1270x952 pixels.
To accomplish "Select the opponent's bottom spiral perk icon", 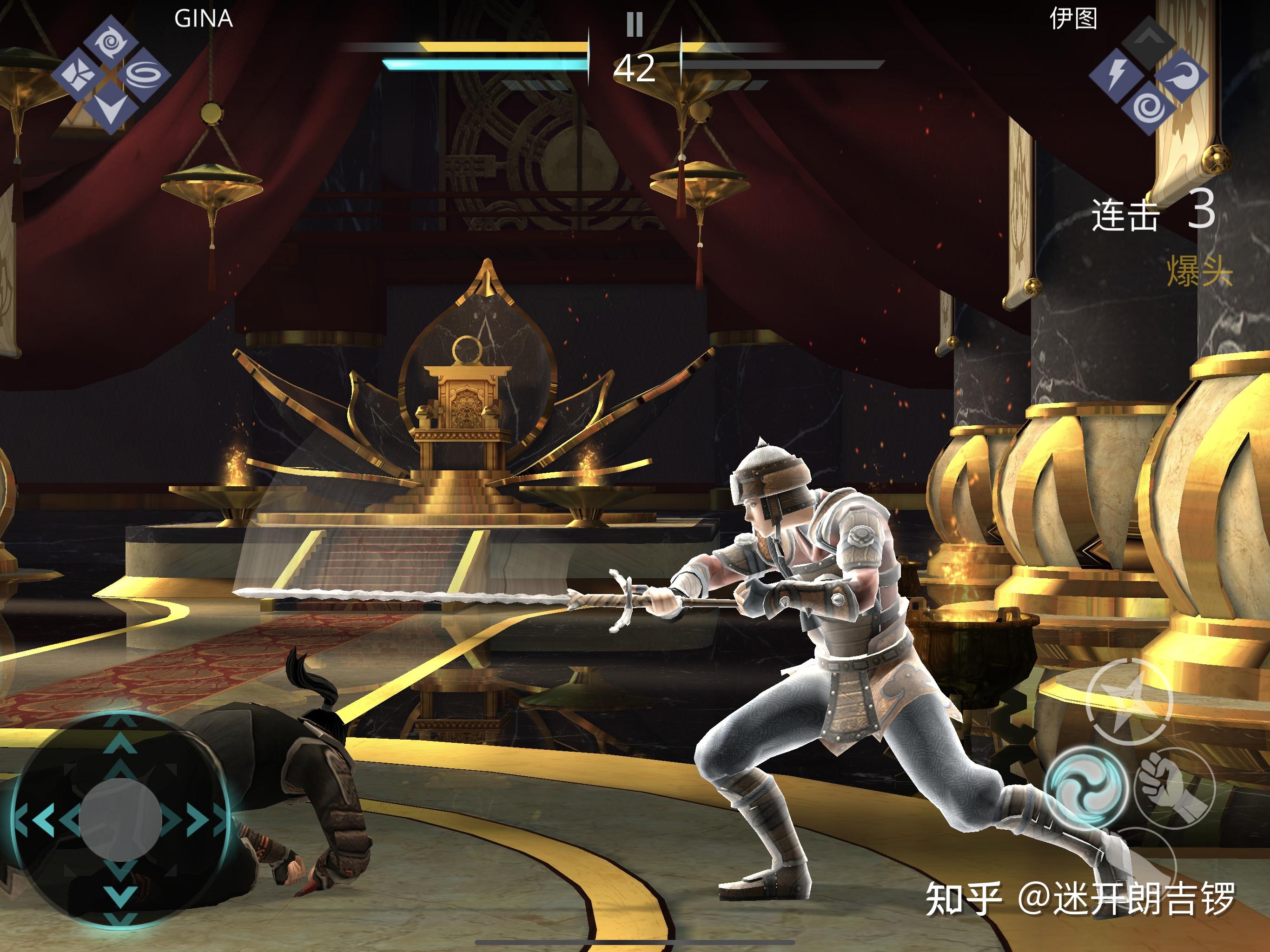I will coord(1148,107).
